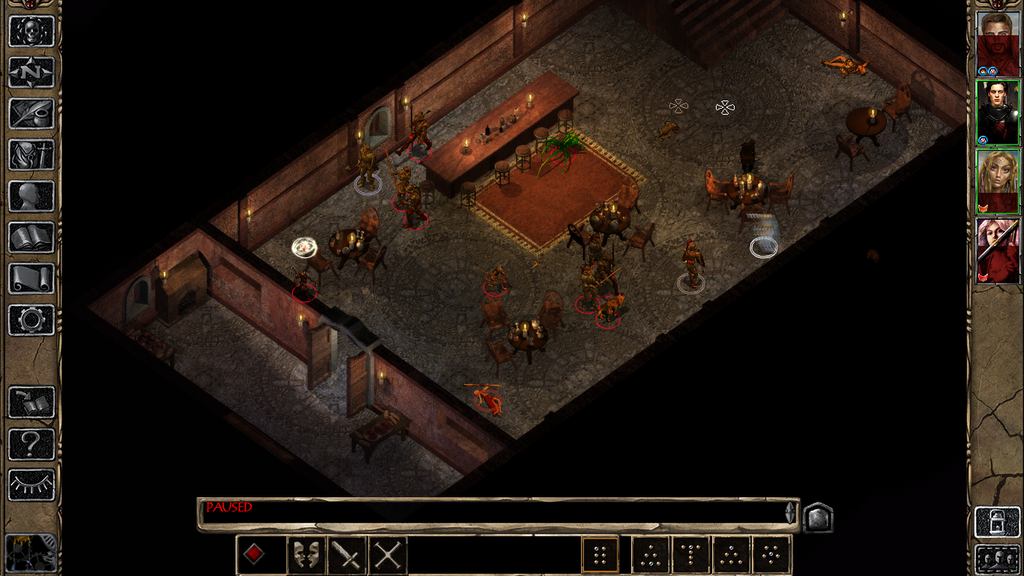The image size is (1024, 576).
Task: Click the skull return-to-game button
Action: tap(31, 31)
